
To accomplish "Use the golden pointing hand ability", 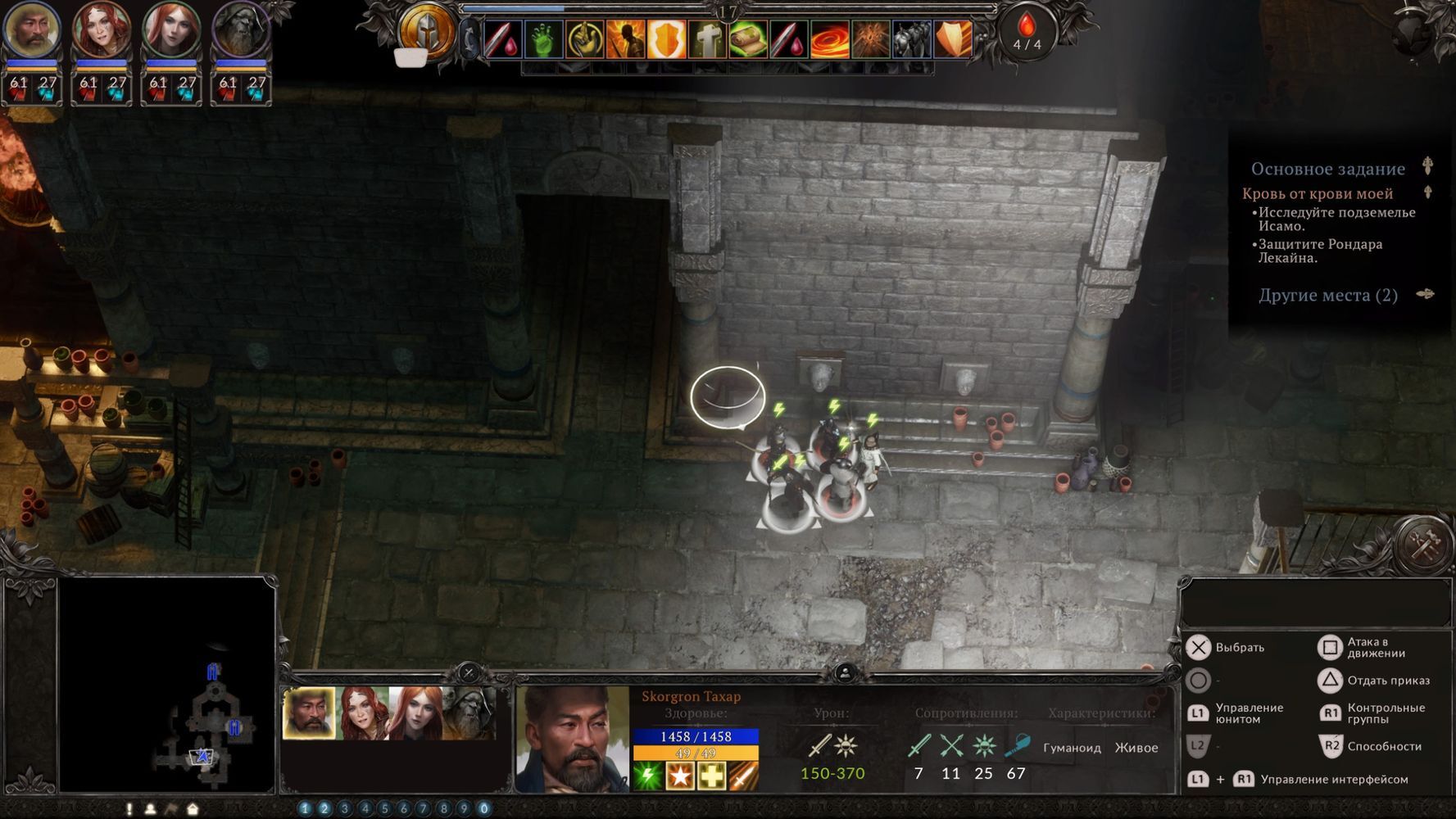I will (x=584, y=39).
